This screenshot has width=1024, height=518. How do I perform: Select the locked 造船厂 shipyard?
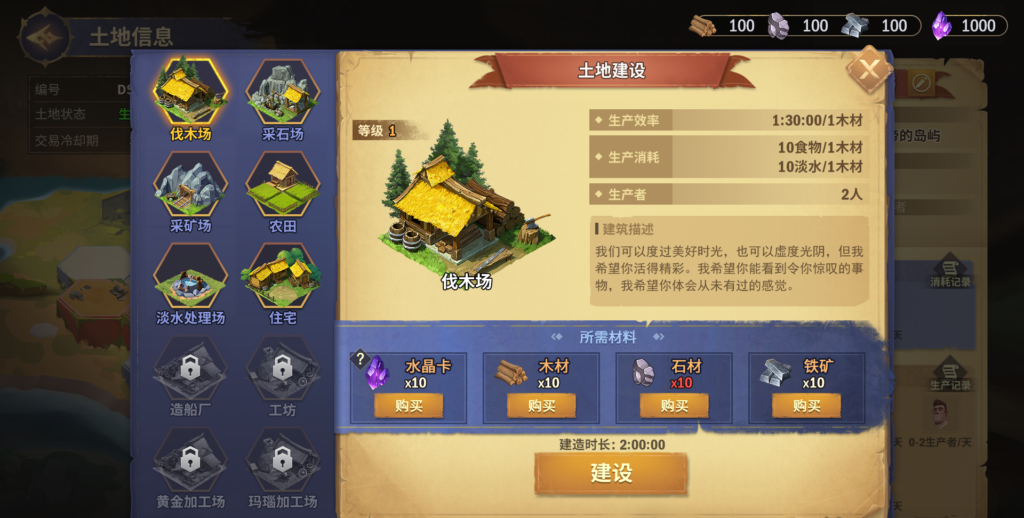tap(190, 370)
